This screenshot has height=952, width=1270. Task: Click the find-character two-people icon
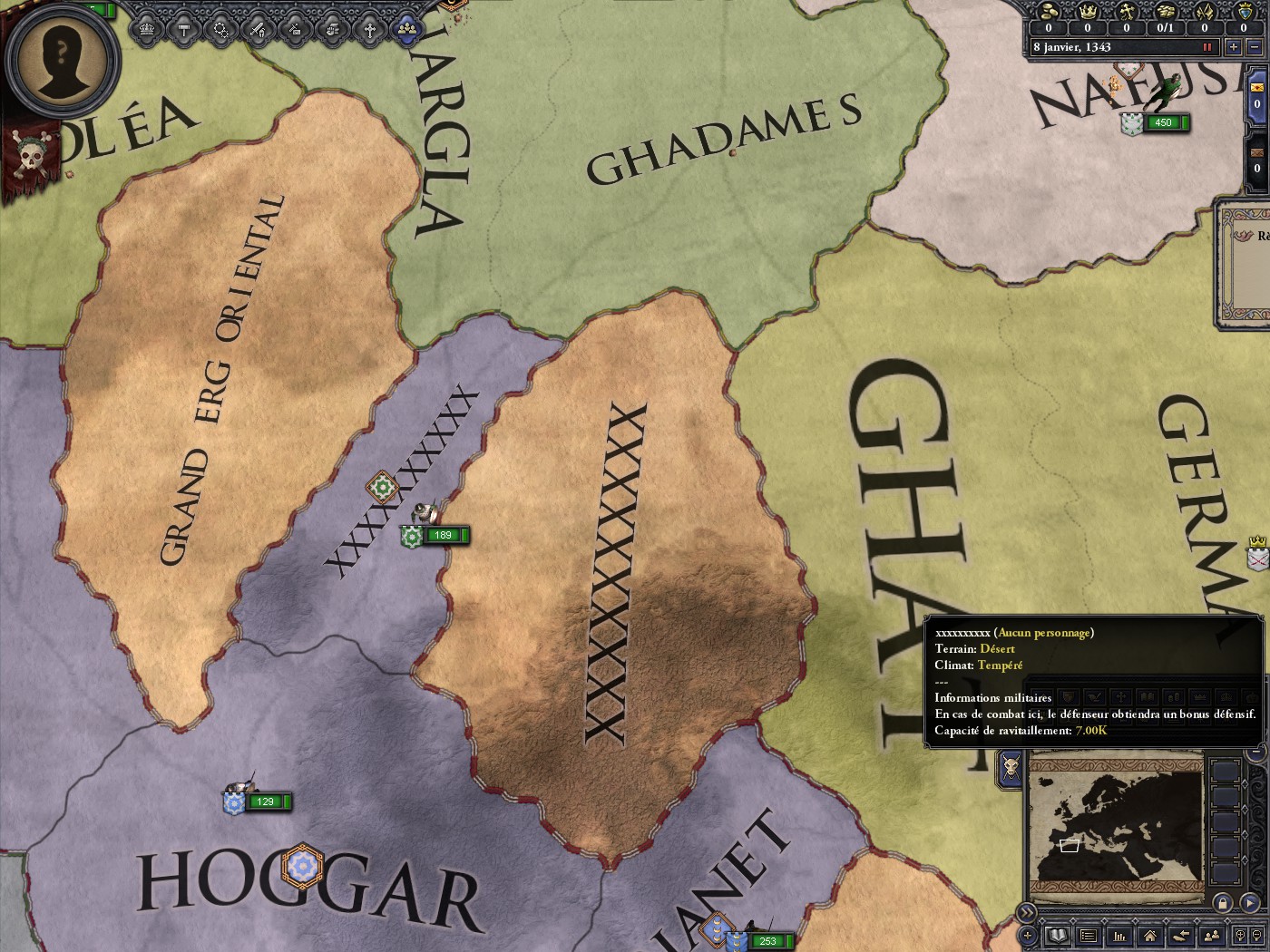(x=1212, y=937)
